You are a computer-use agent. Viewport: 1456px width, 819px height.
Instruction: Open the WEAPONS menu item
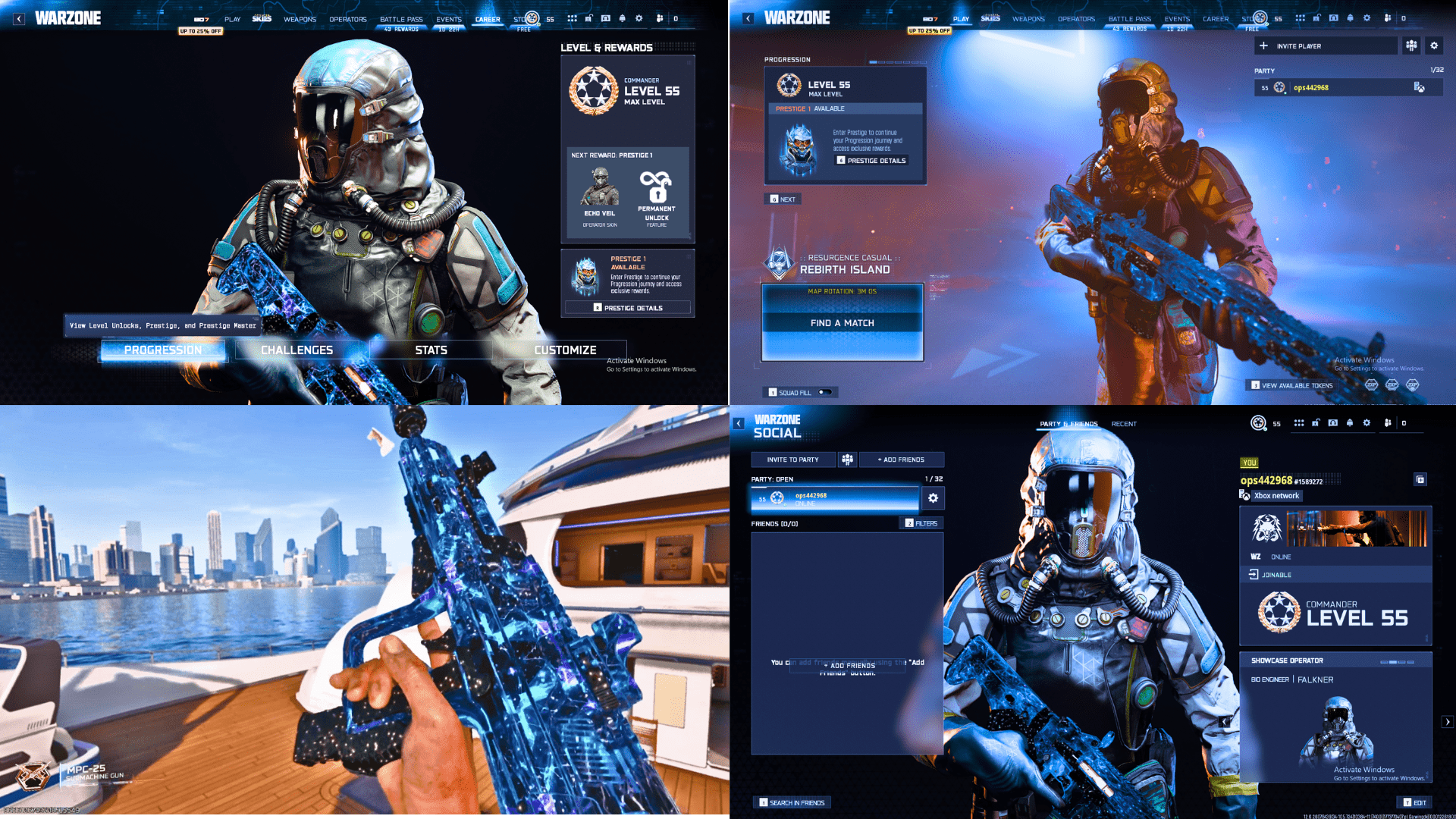tap(300, 19)
